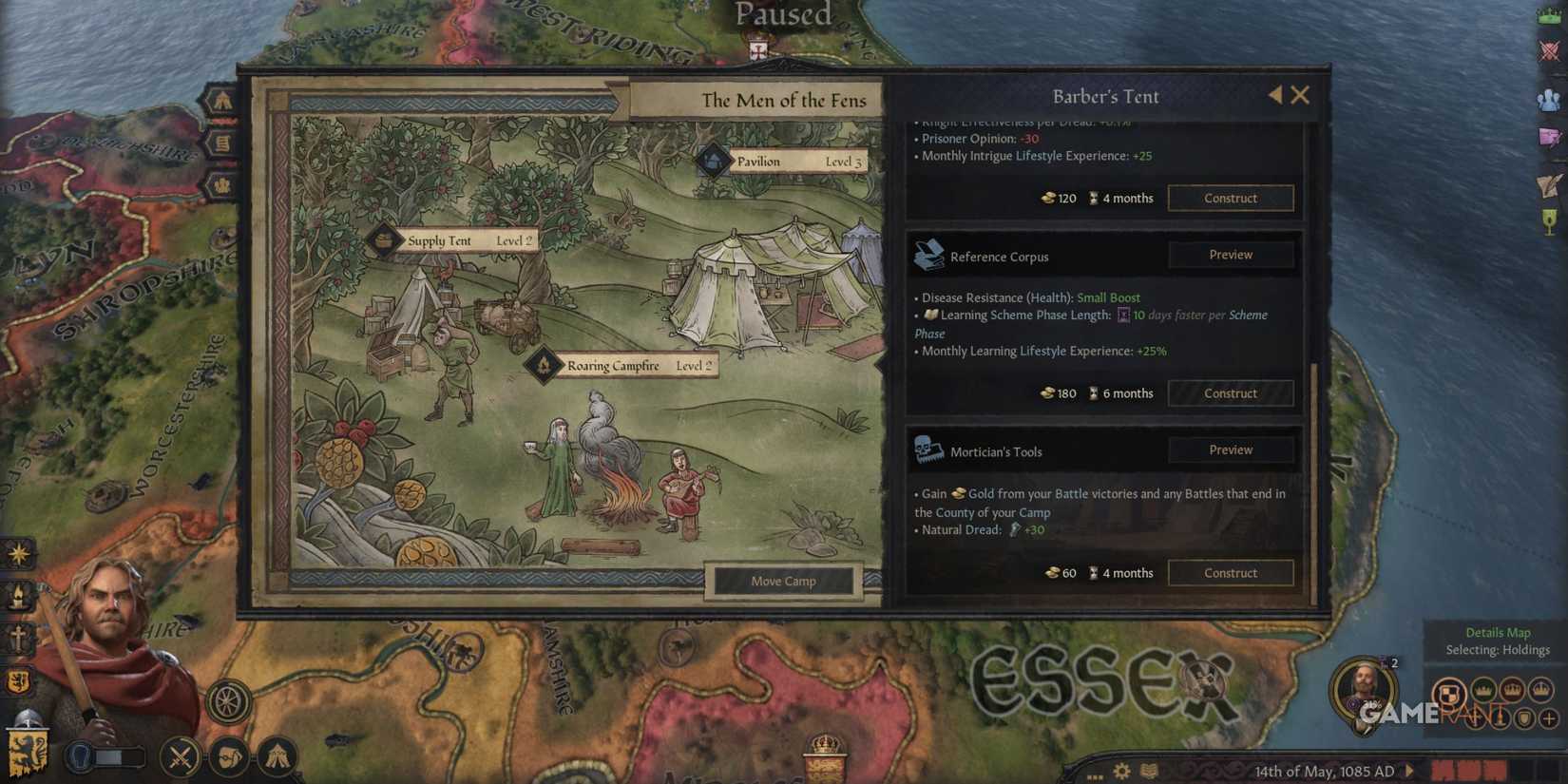The width and height of the screenshot is (1568, 784).
Task: Select the crossed-swords icon in the bottom toolbar
Action: pyautogui.click(x=179, y=754)
